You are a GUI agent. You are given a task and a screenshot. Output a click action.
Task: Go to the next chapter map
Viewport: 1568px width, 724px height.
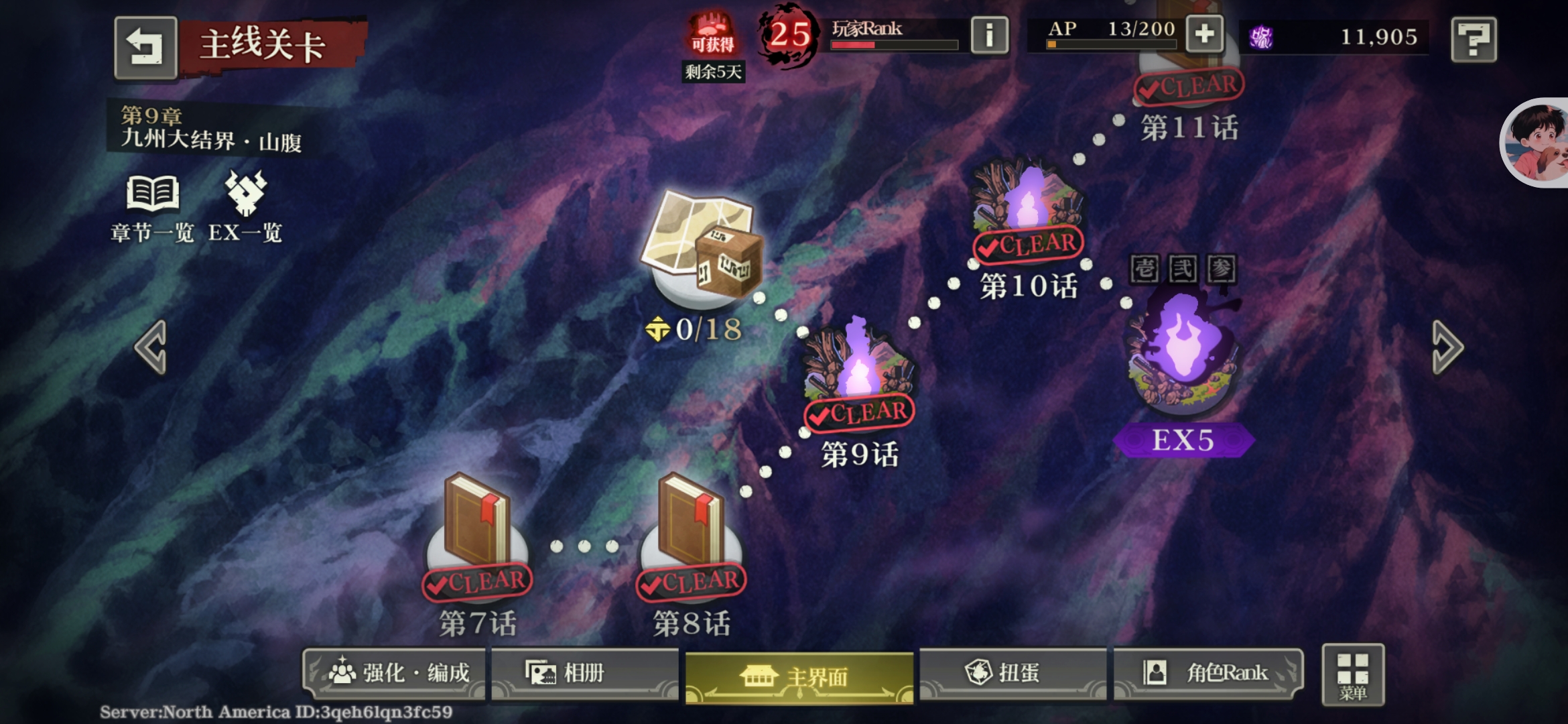pos(1447,347)
